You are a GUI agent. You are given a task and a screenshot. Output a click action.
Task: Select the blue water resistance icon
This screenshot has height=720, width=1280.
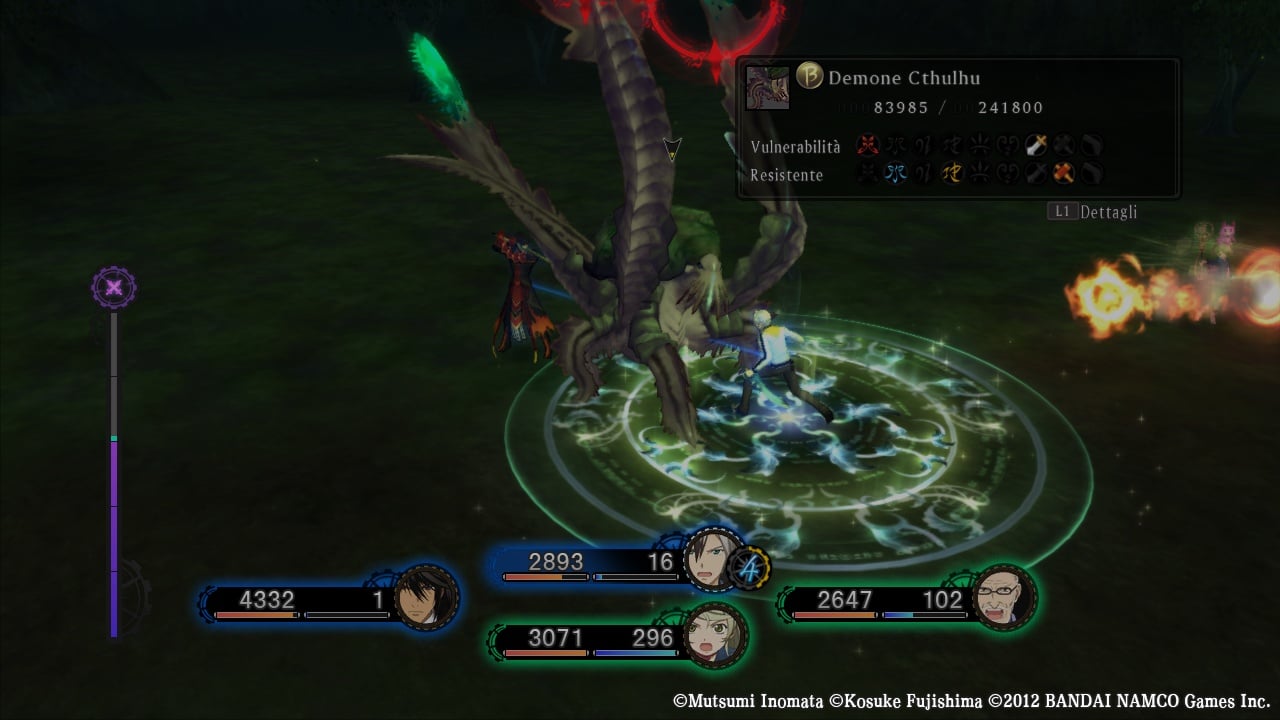(x=895, y=174)
